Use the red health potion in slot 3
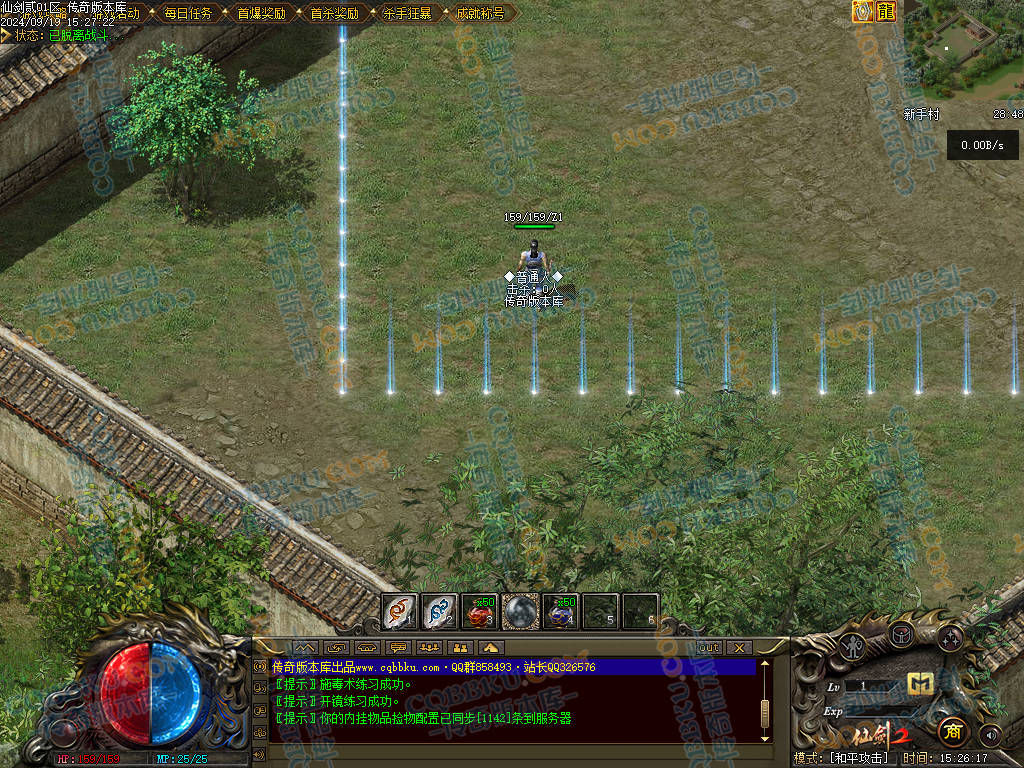Screen dimensions: 1024x768 (480, 611)
